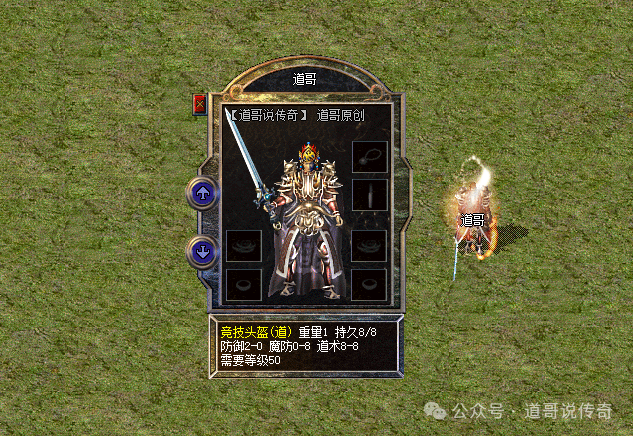
Task: Select the necklace equipment slot
Action: [370, 157]
